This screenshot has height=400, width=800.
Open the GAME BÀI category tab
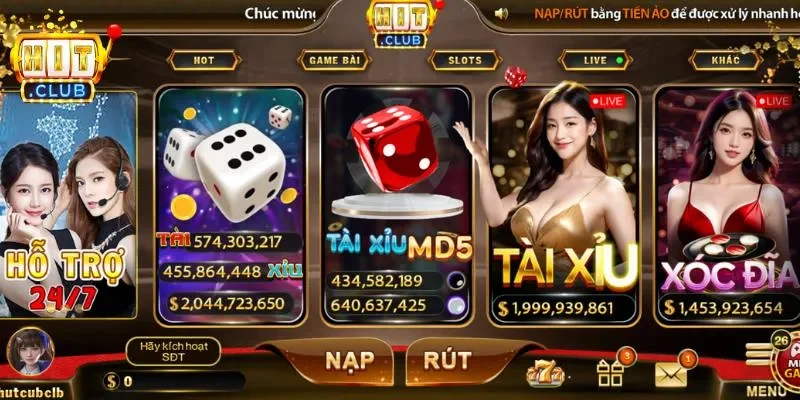[336, 60]
